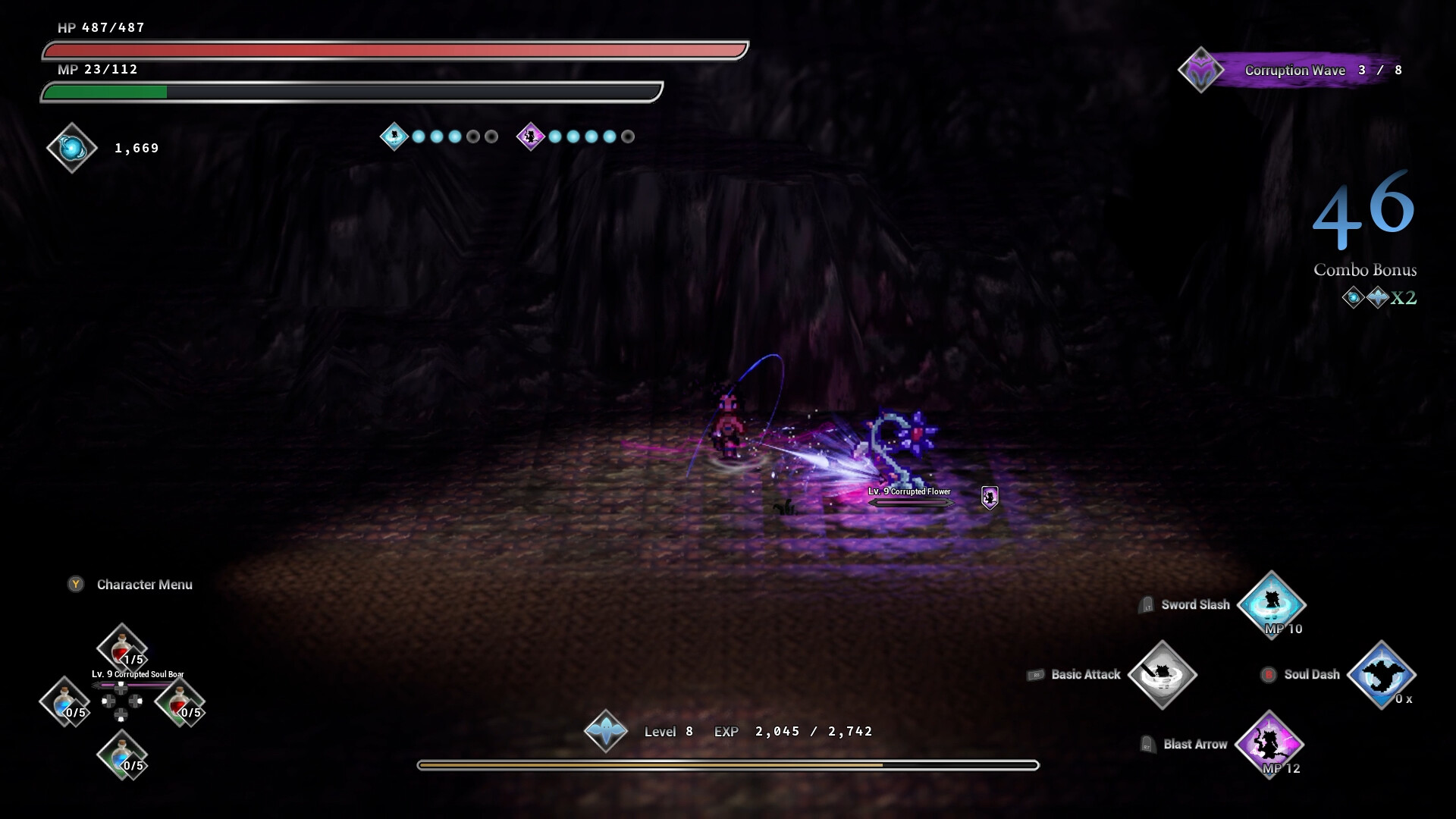The image size is (1456, 819).
Task: Click the blue soul orb currency icon
Action: (x=72, y=148)
